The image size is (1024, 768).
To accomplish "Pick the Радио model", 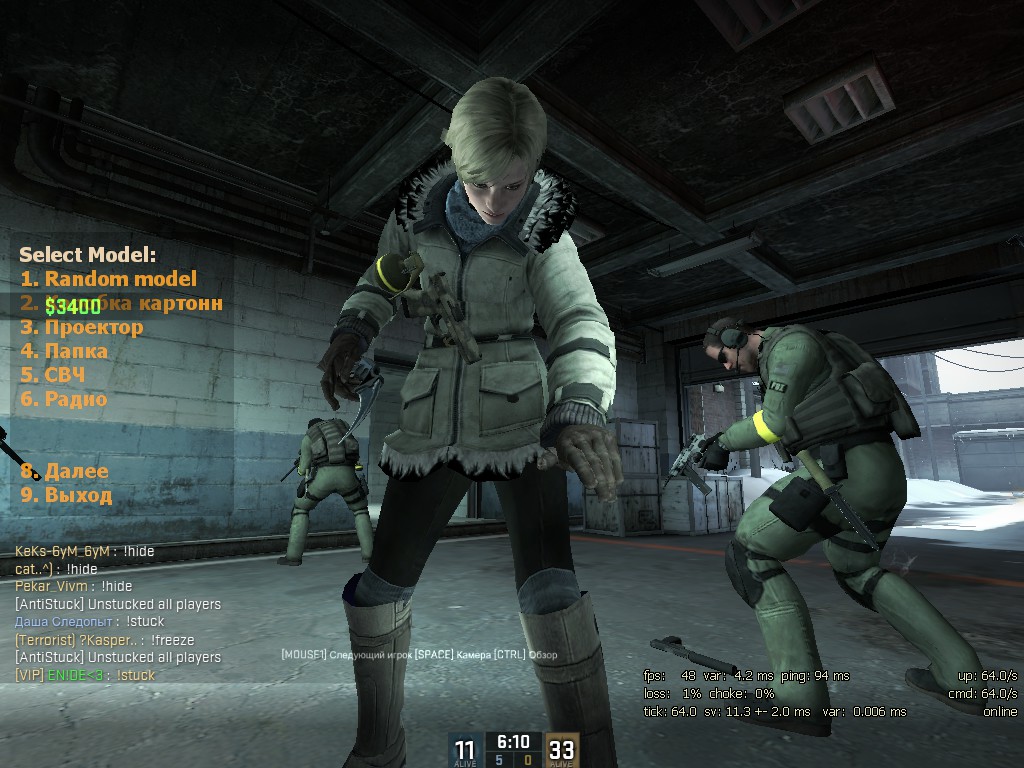I will tap(65, 399).
